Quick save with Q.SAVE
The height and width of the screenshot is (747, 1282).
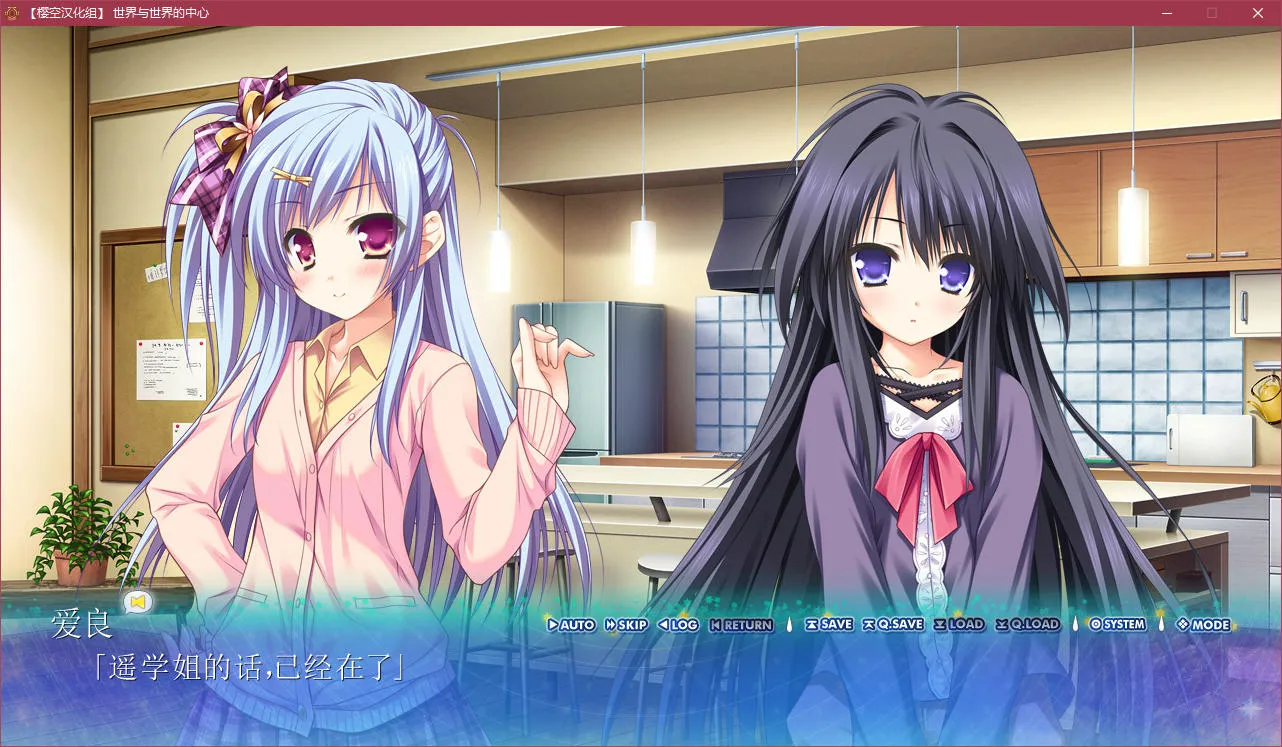(893, 624)
